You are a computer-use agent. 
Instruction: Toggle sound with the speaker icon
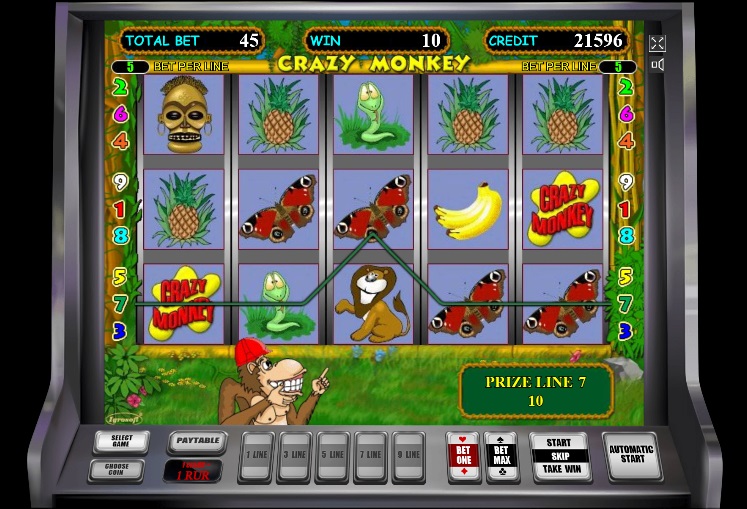tap(657, 65)
